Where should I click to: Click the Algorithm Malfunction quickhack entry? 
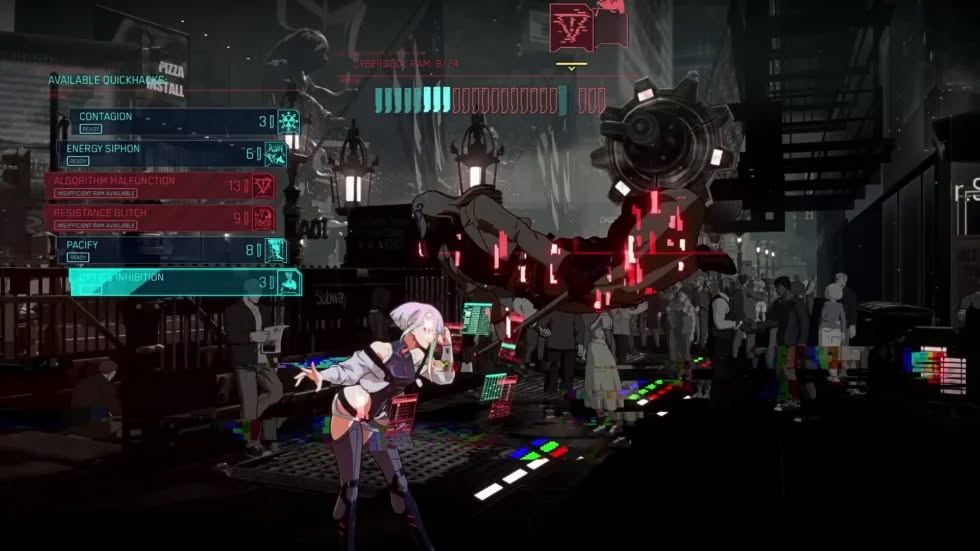coord(160,186)
